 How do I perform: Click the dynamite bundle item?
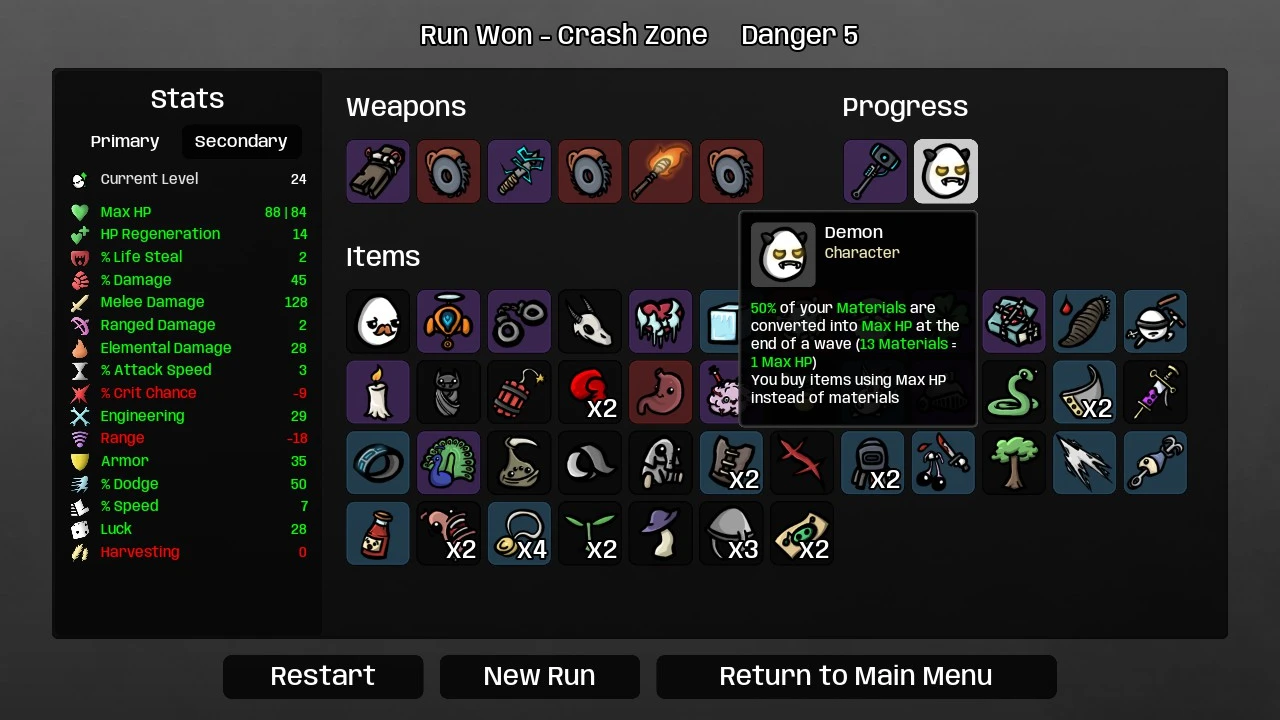(x=519, y=392)
